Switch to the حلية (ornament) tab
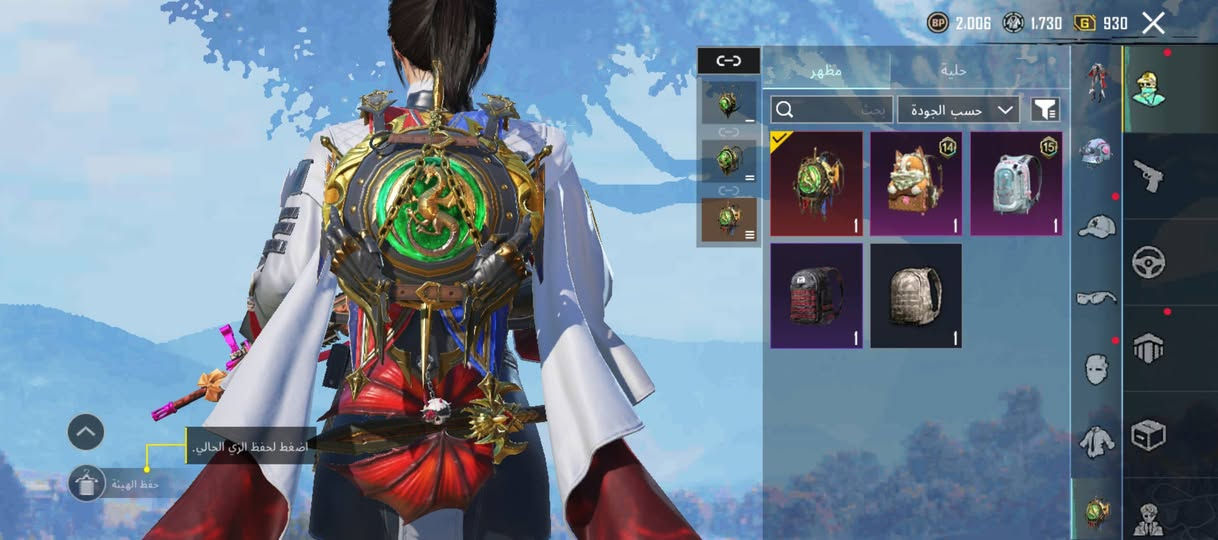1218x540 pixels. [952, 70]
